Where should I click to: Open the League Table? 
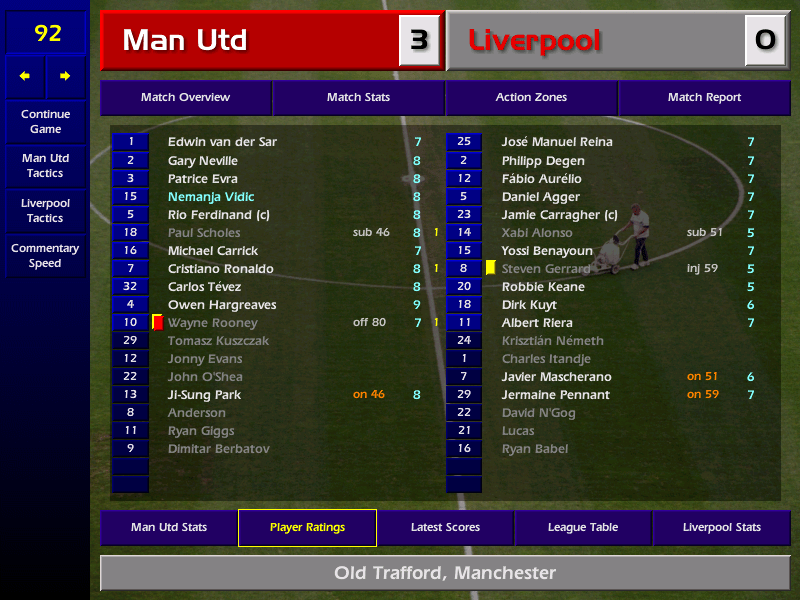pos(583,527)
